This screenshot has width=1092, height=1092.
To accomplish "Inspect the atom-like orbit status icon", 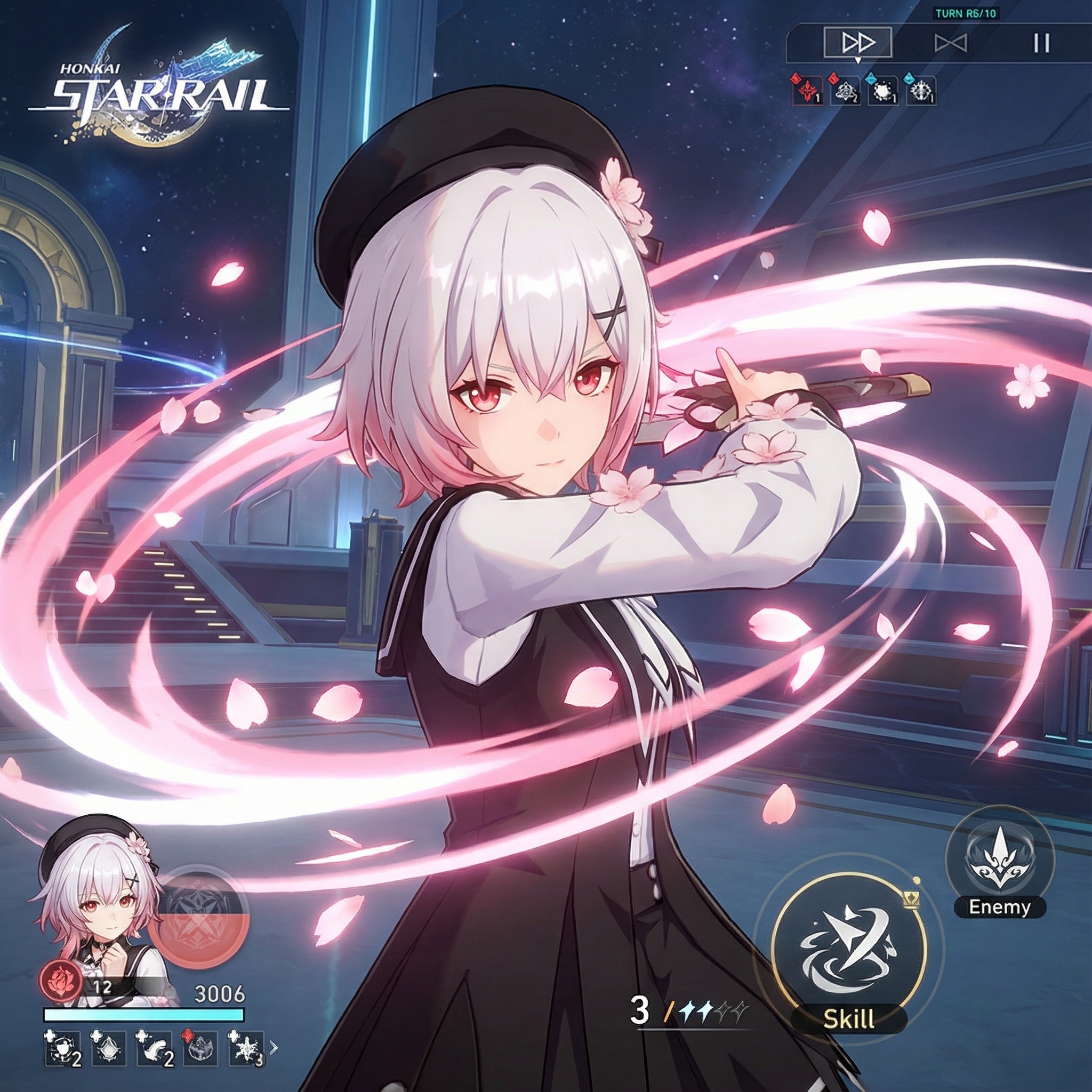I will tap(845, 91).
